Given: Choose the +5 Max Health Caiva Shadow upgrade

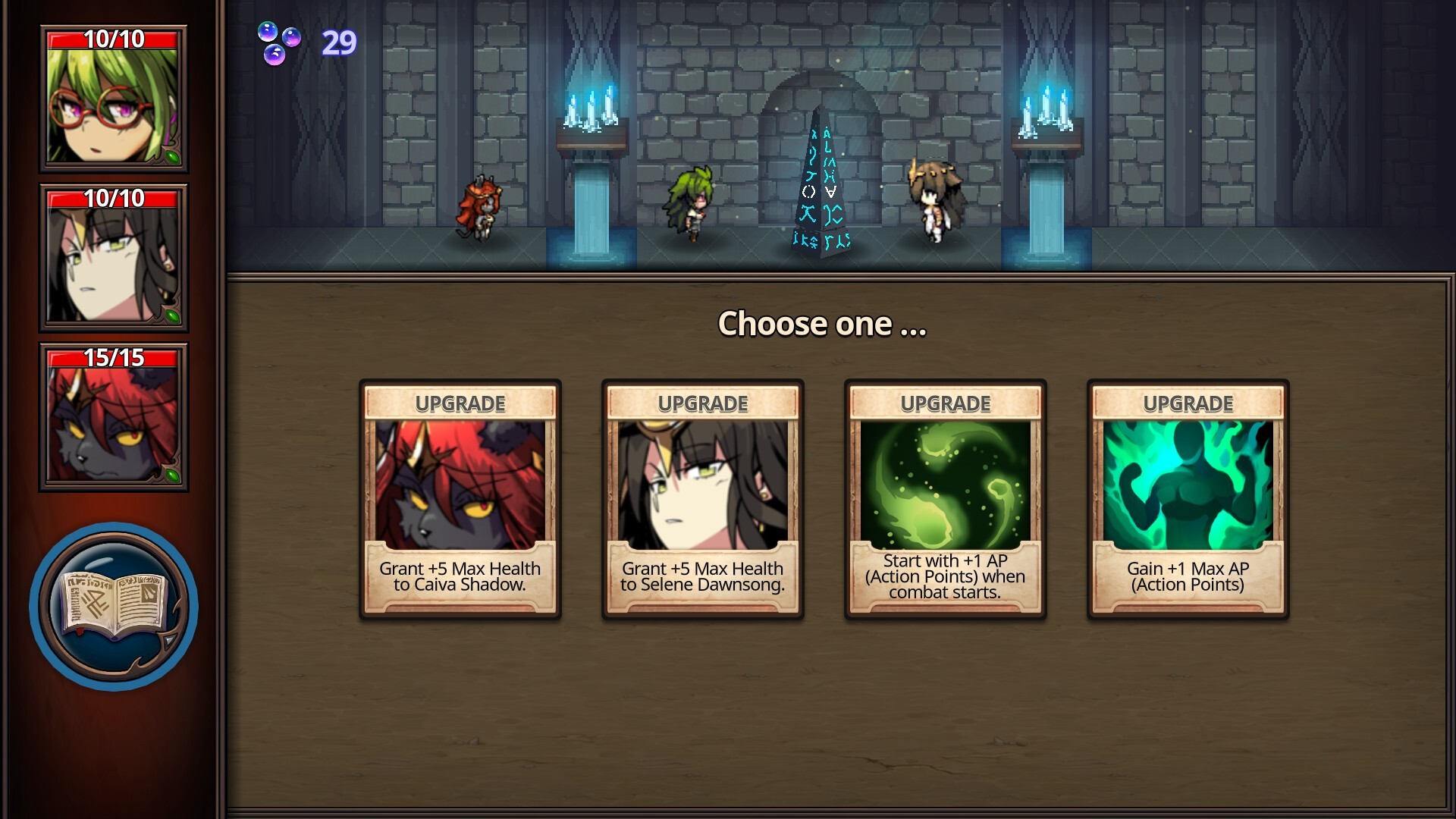Looking at the screenshot, I should 460,499.
